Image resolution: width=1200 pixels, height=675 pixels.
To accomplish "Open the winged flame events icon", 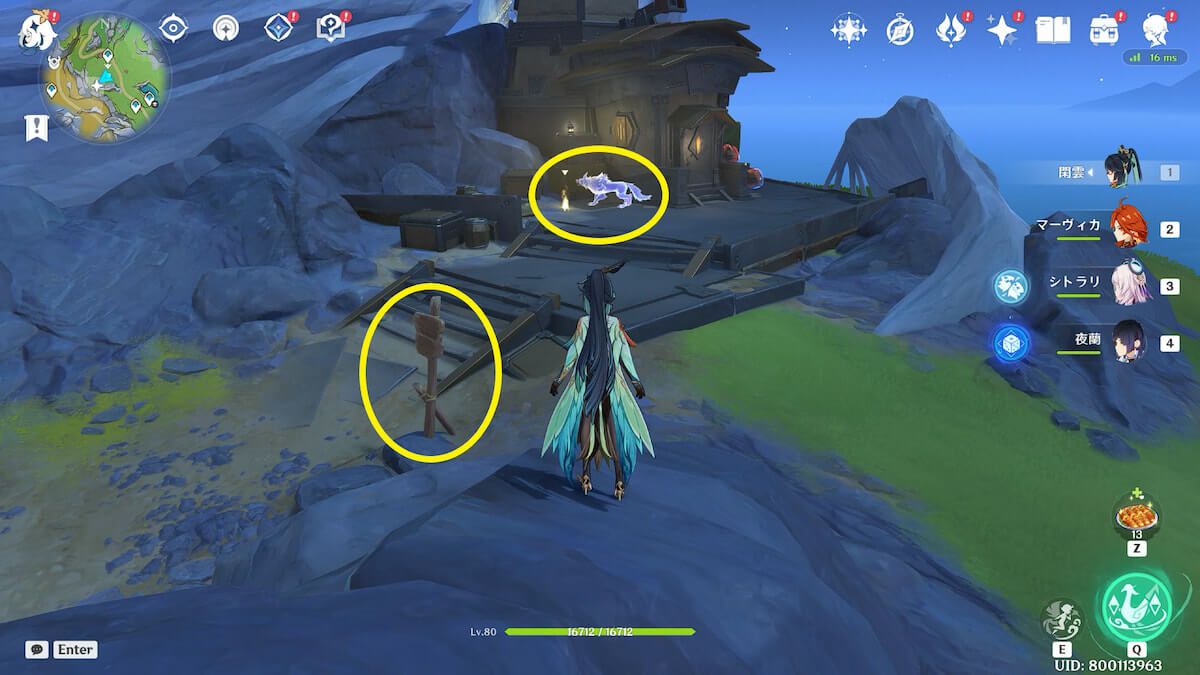I will point(949,30).
